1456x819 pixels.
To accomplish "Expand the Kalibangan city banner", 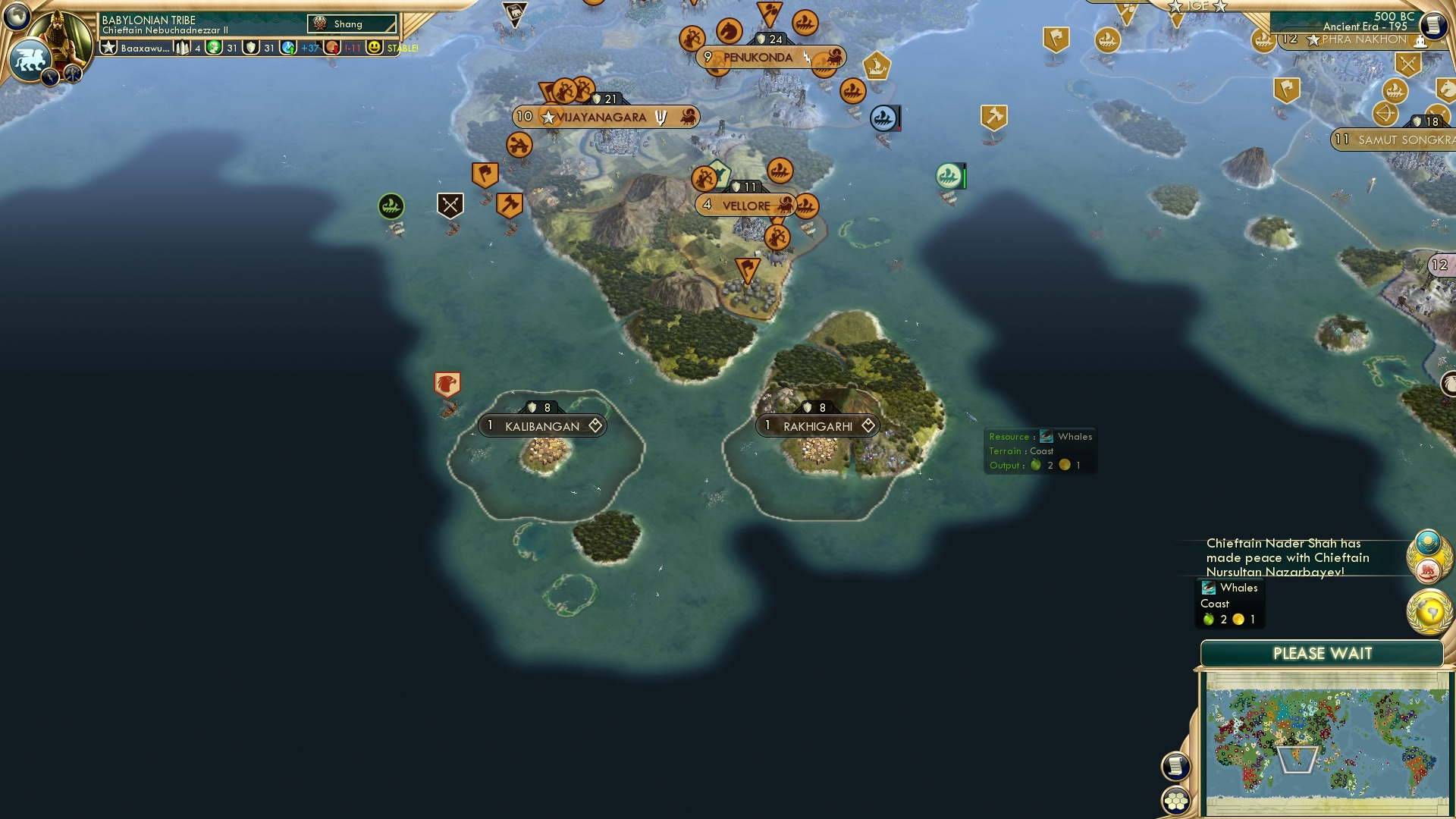I will coord(543,426).
